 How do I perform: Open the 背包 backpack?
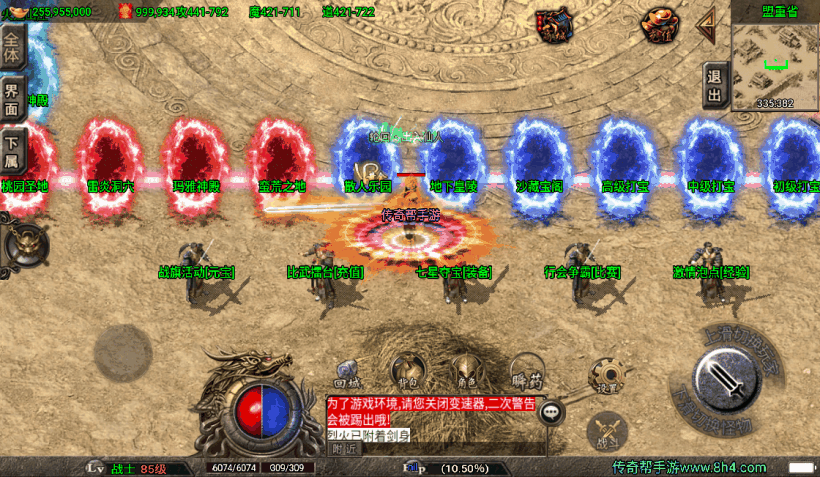point(406,370)
